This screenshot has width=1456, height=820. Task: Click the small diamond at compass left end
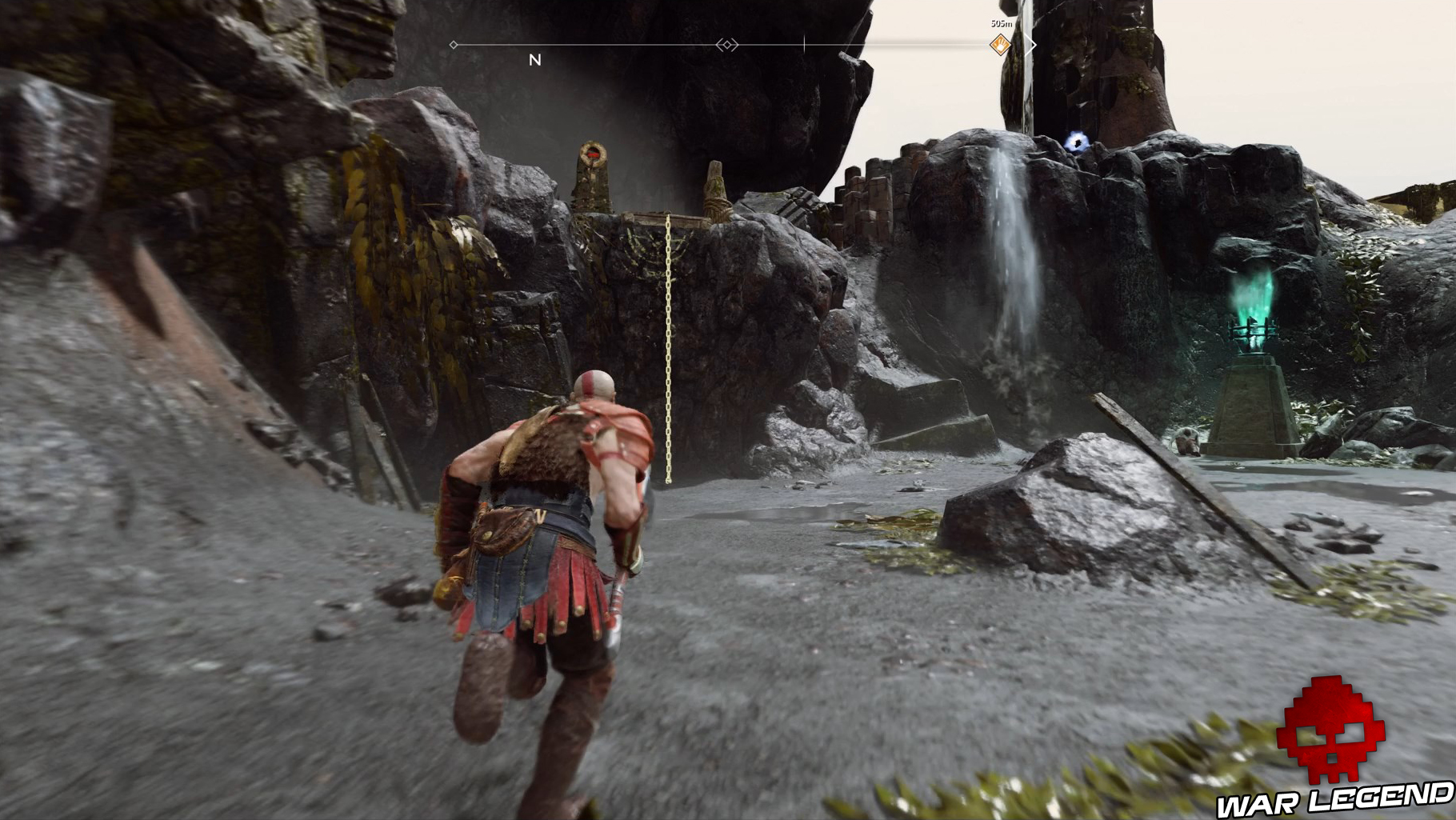[x=454, y=45]
